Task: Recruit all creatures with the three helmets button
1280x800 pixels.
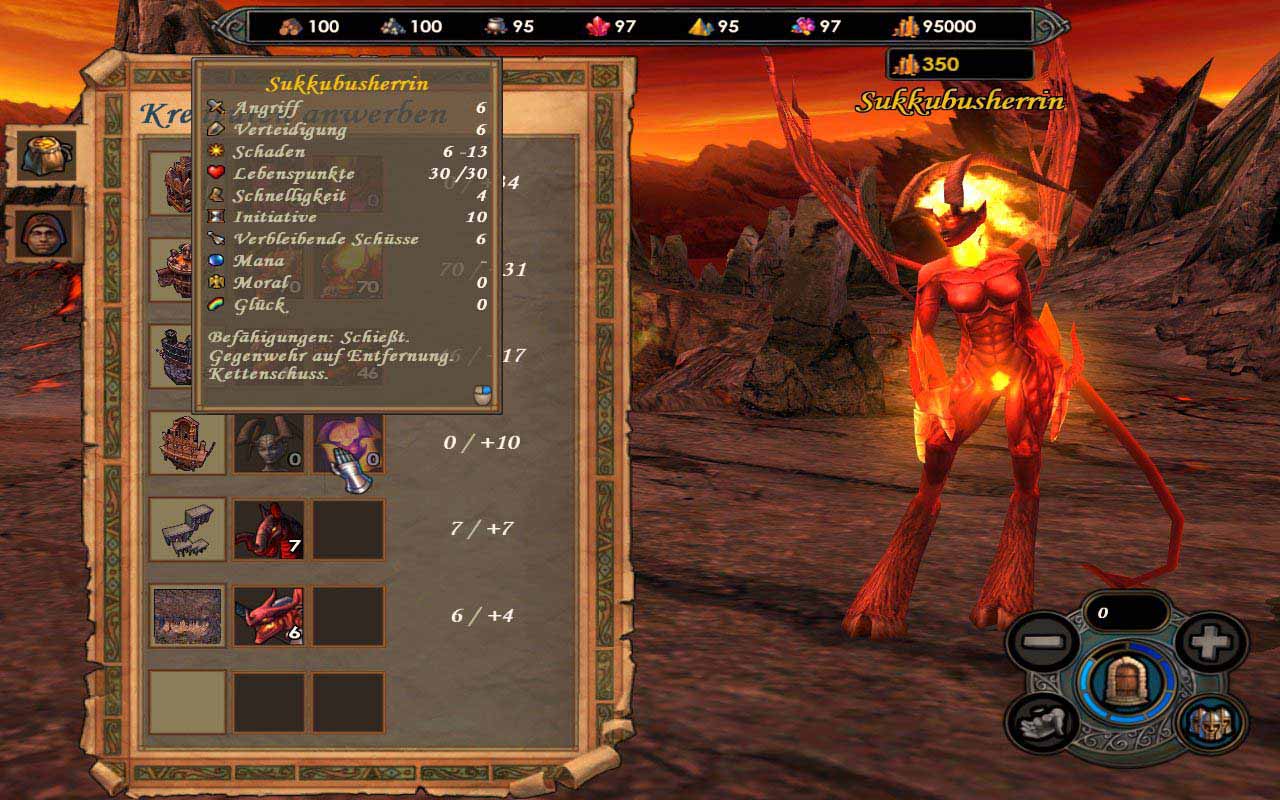Action: coord(1210,722)
